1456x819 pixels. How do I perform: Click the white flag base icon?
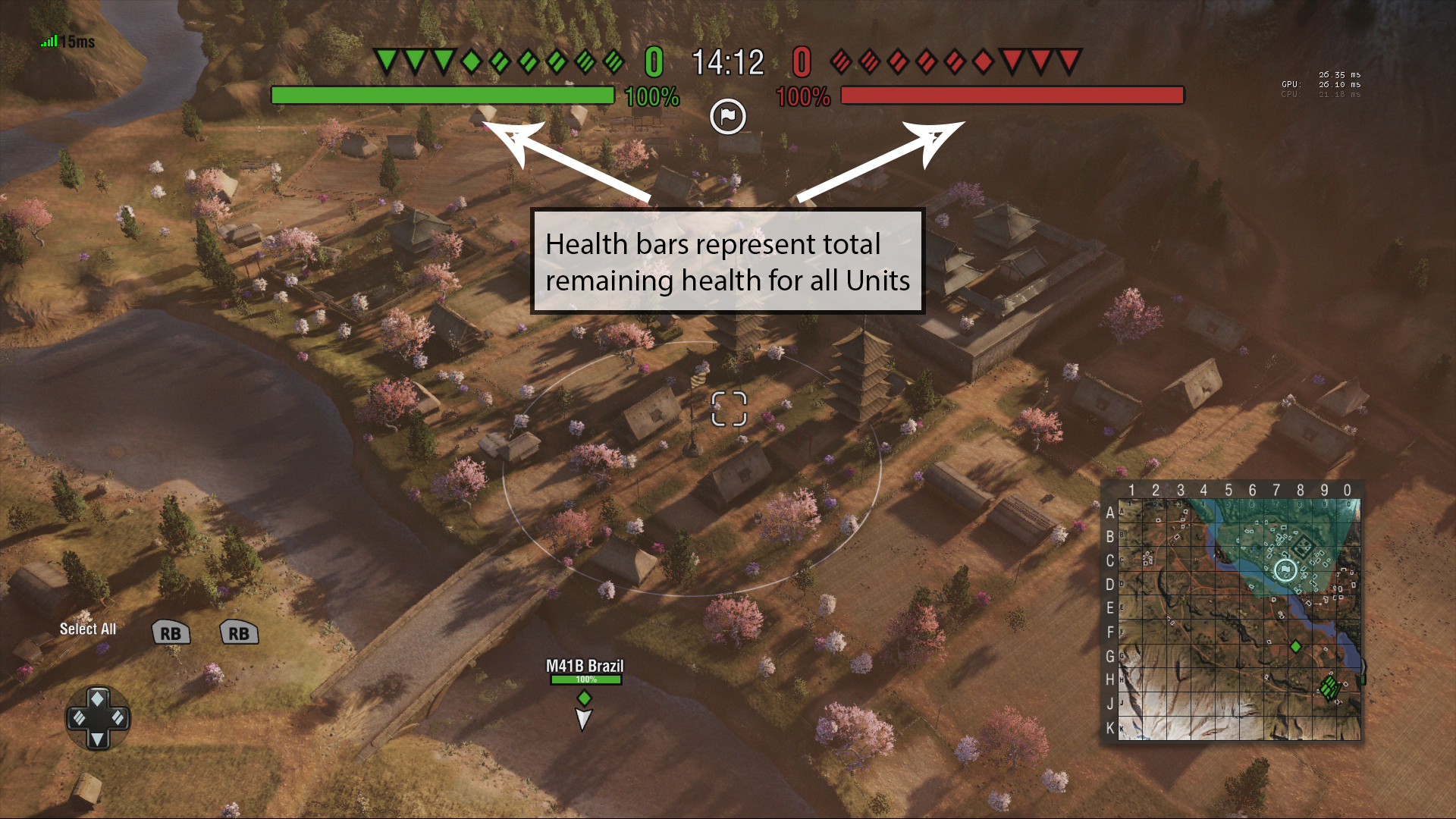click(x=727, y=116)
